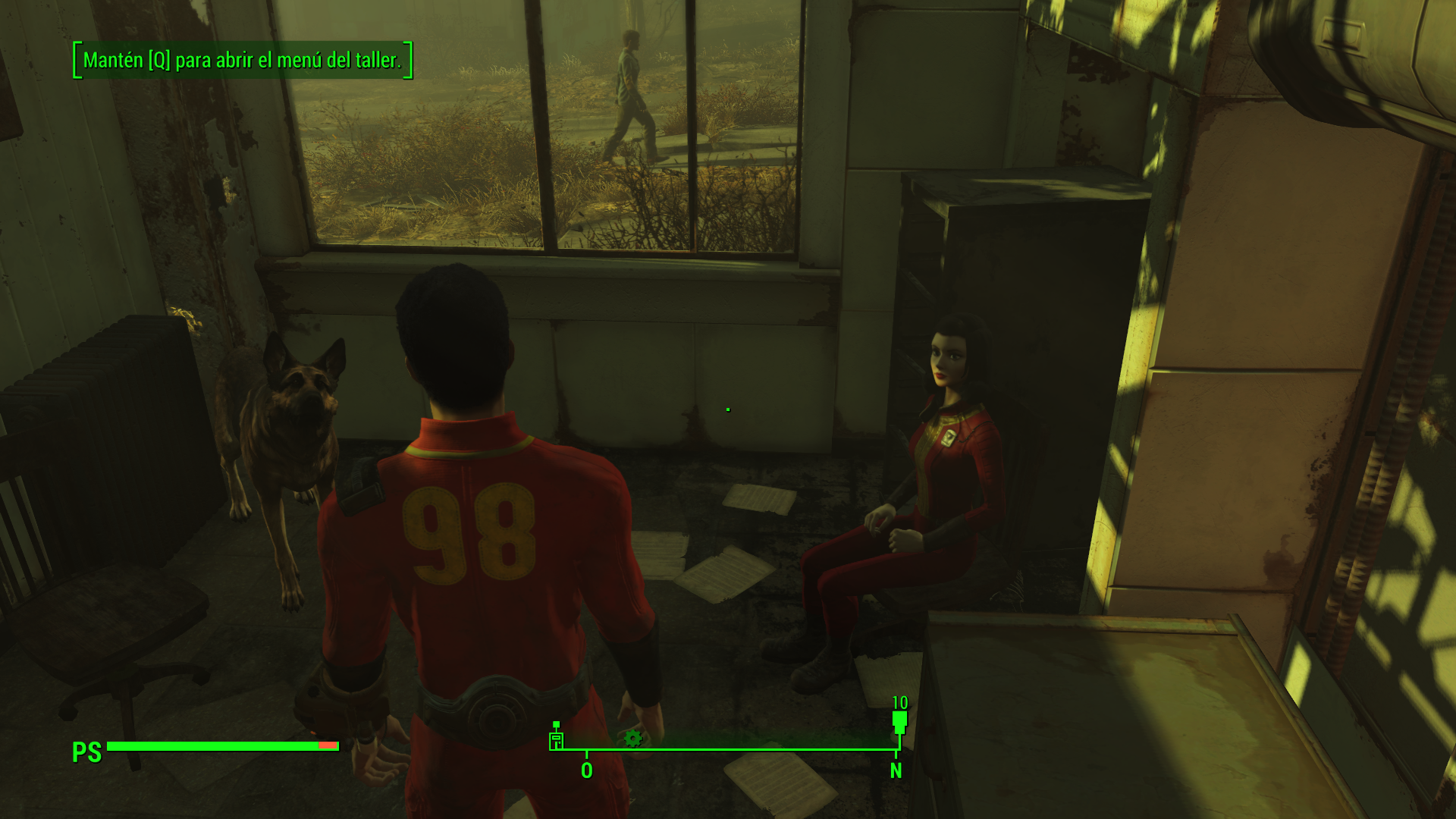
Task: Click the gear marker on the compass
Action: [632, 738]
